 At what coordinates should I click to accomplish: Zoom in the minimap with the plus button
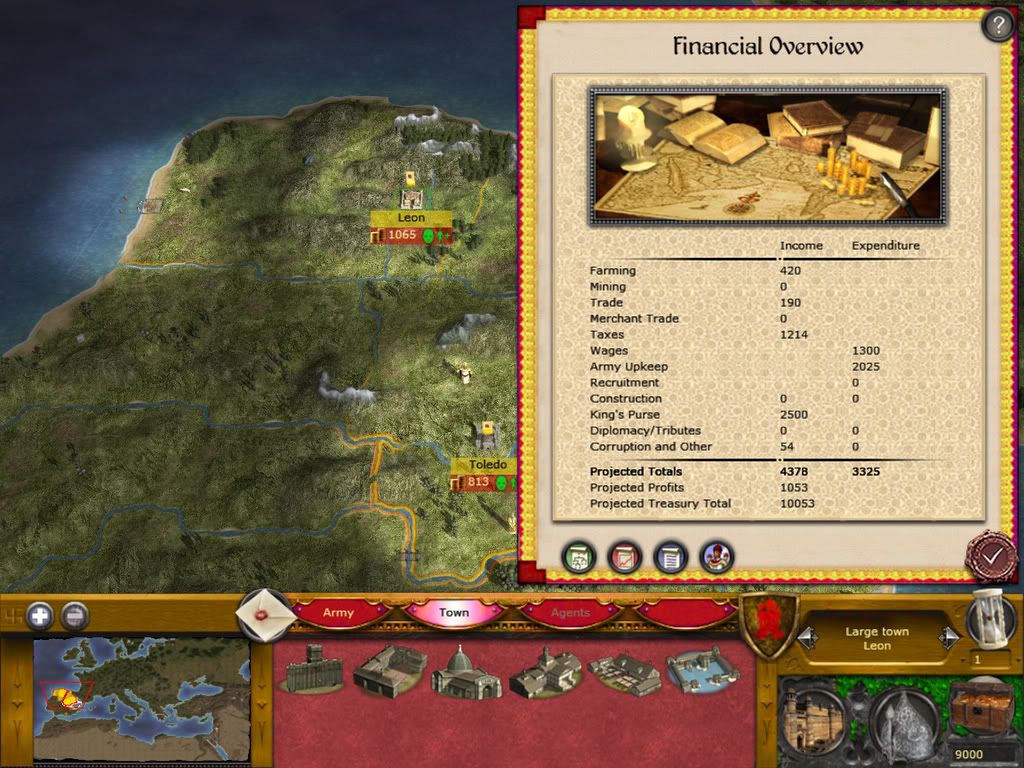click(40, 616)
